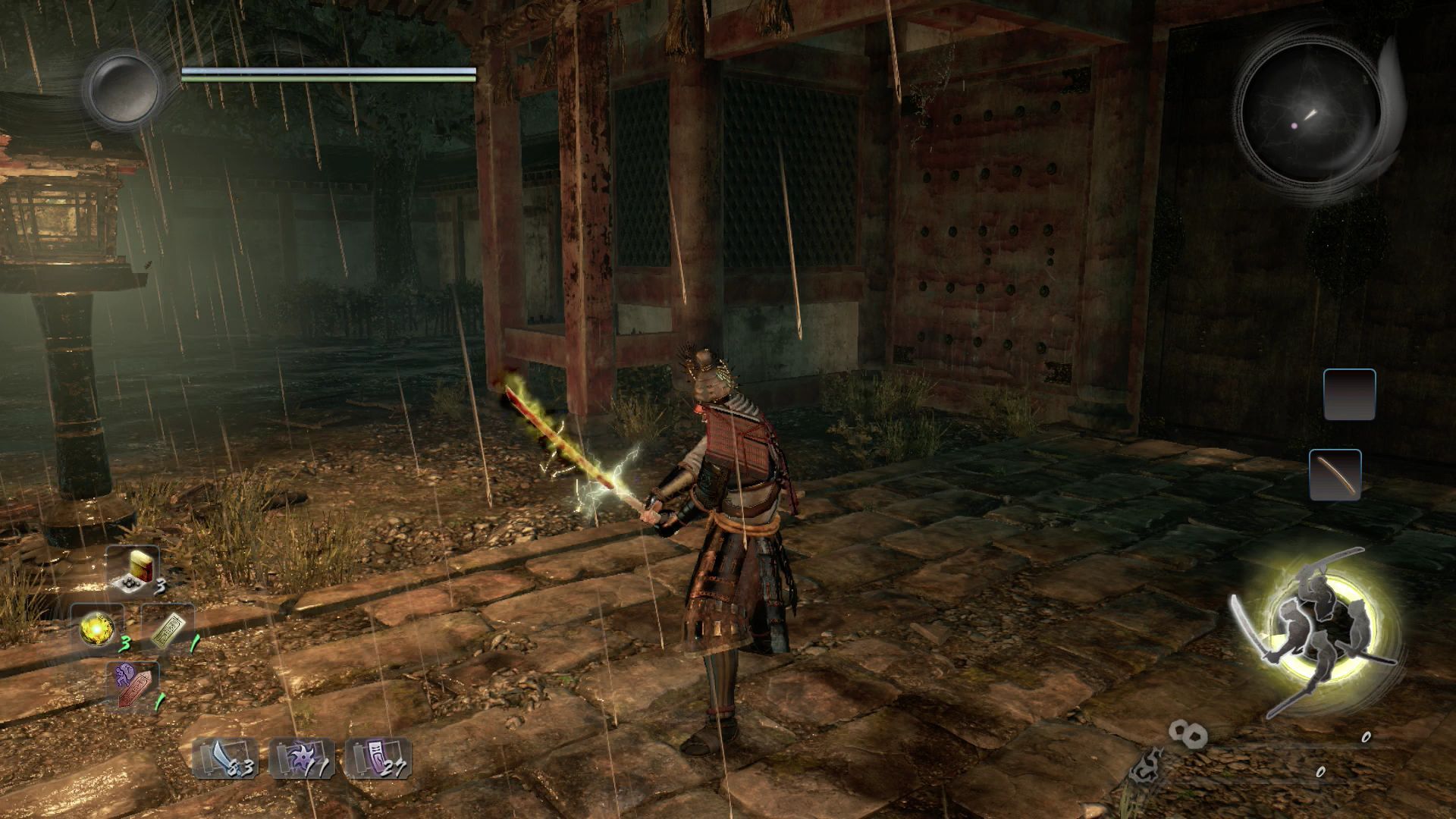This screenshot has width=1456, height=819.
Task: Select the bow ranged weapon slot
Action: pyautogui.click(x=1335, y=475)
